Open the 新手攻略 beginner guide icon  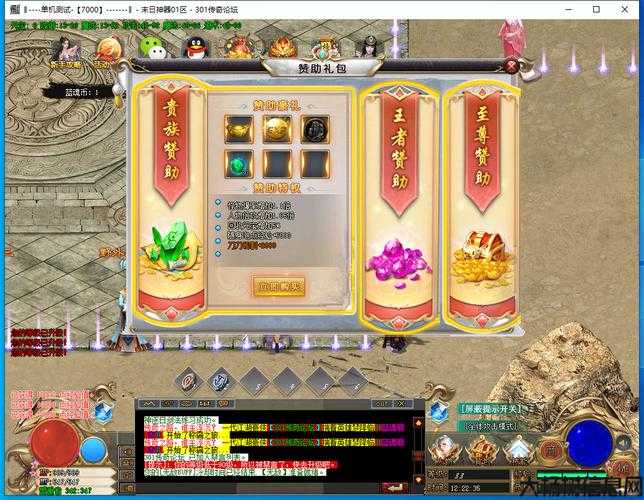64,48
